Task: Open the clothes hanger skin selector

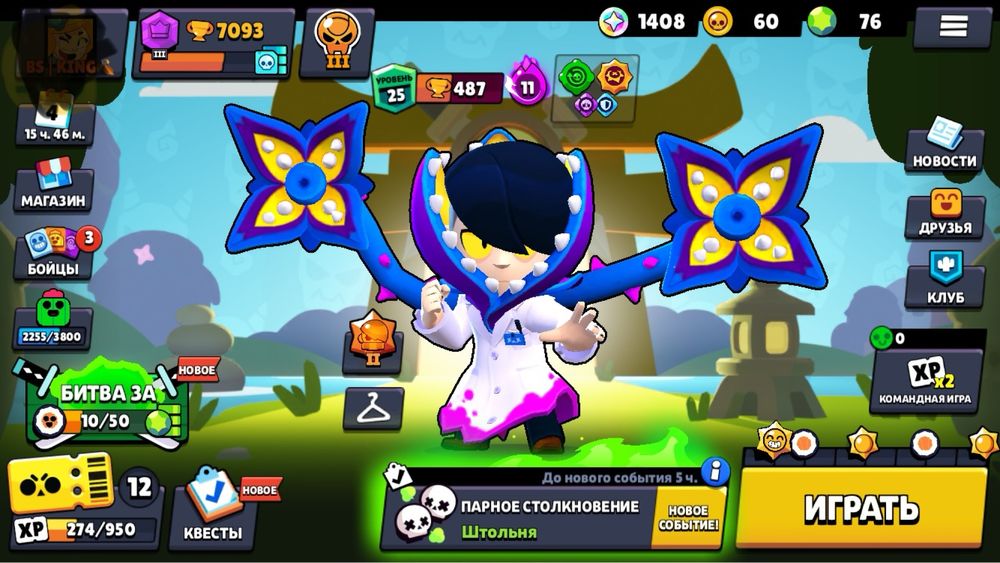Action: click(373, 408)
